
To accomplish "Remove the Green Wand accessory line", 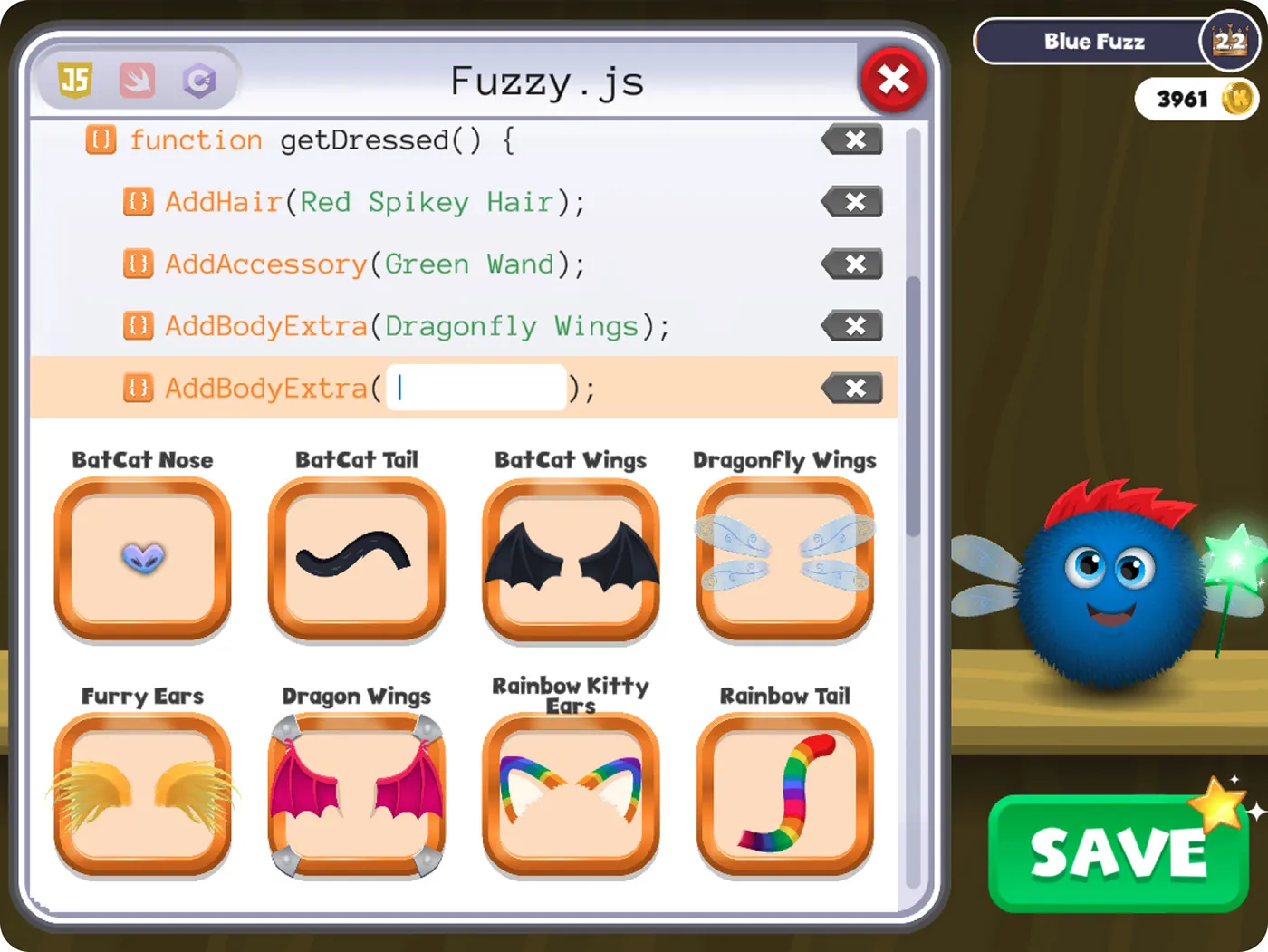I will pyautogui.click(x=851, y=264).
